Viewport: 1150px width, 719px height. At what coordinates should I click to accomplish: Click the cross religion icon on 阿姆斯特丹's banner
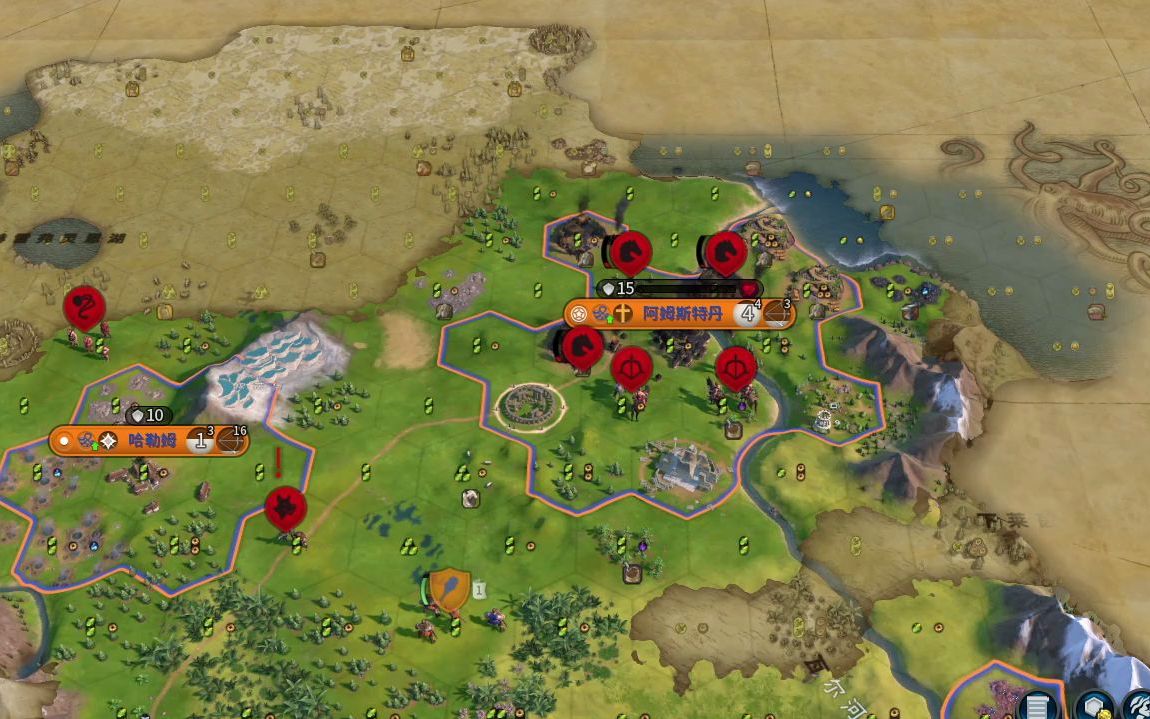click(x=623, y=314)
